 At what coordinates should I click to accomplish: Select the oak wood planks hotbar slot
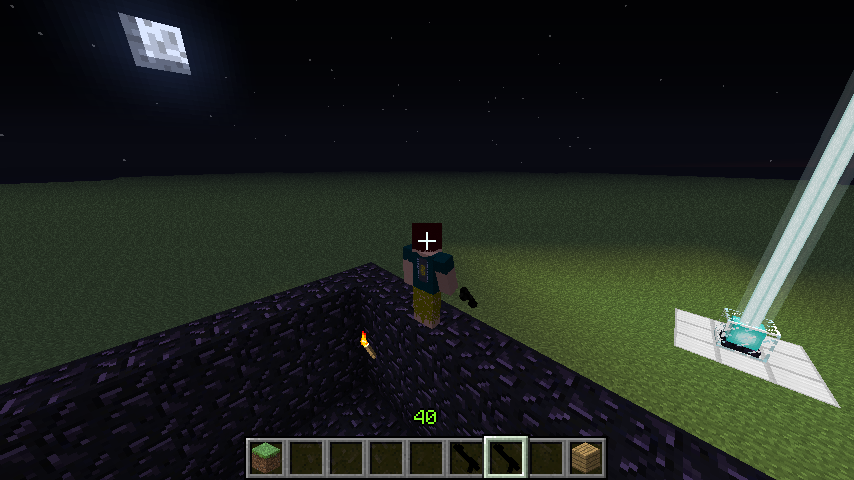586,458
